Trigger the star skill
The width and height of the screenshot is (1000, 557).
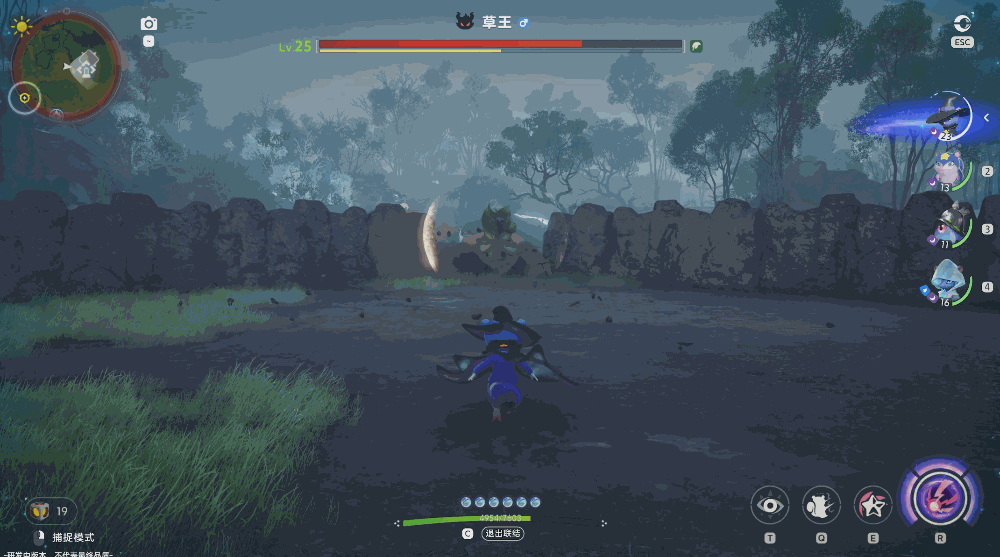(873, 506)
